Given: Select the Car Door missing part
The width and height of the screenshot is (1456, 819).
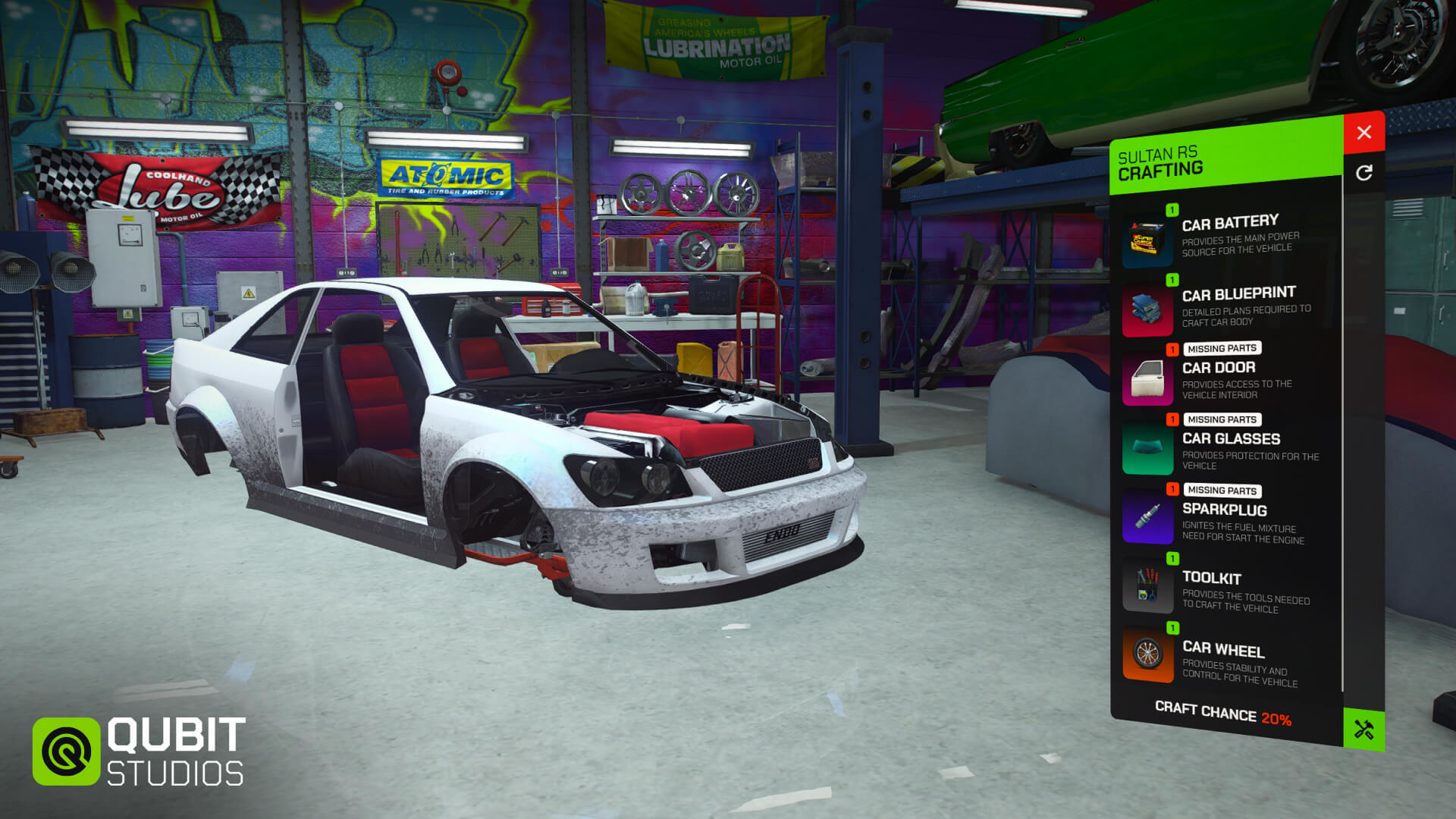Looking at the screenshot, I should pos(1227,377).
